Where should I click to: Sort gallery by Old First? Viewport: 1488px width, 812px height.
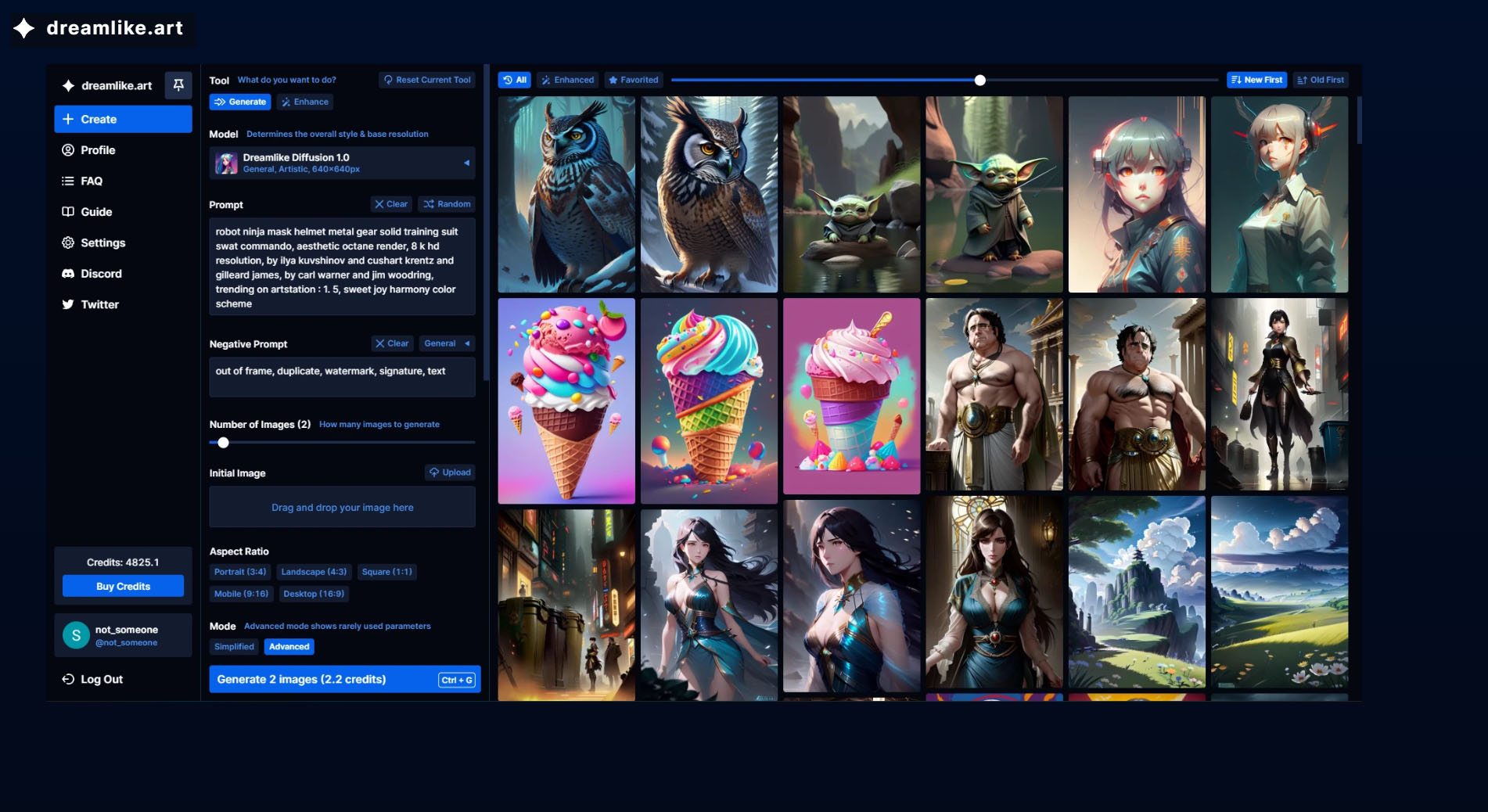pyautogui.click(x=1321, y=80)
